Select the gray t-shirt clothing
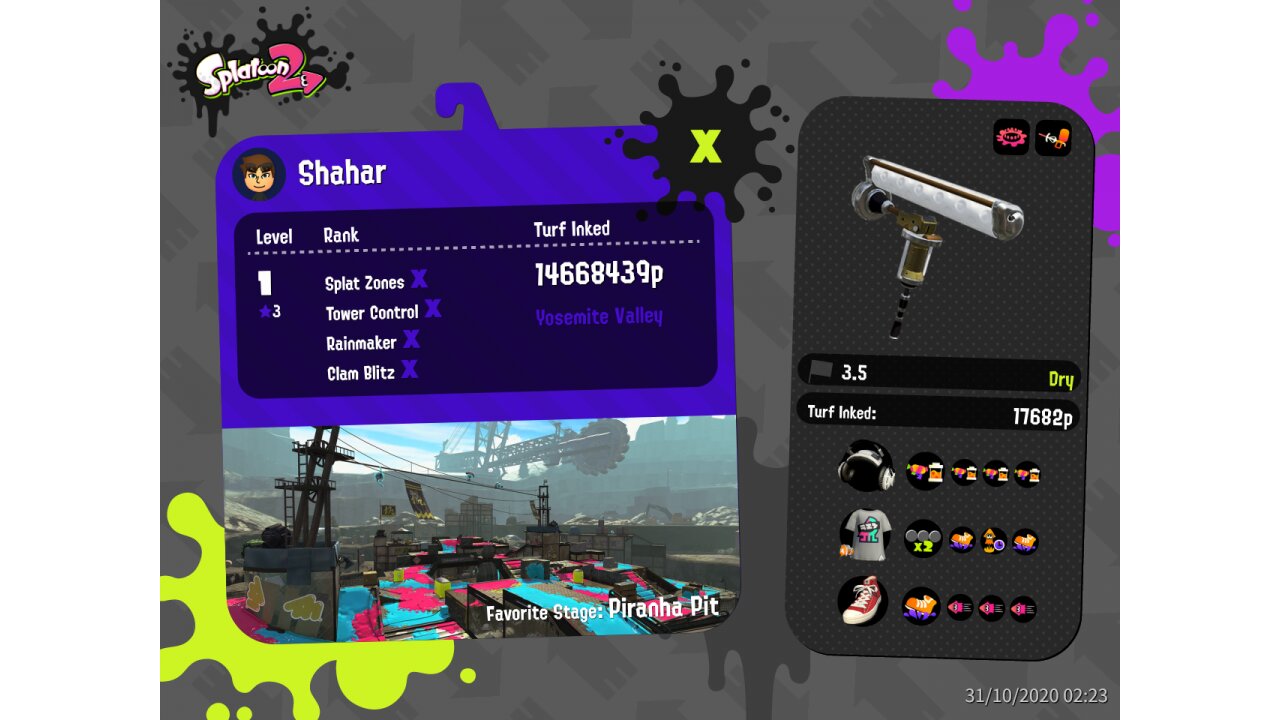 (x=864, y=535)
